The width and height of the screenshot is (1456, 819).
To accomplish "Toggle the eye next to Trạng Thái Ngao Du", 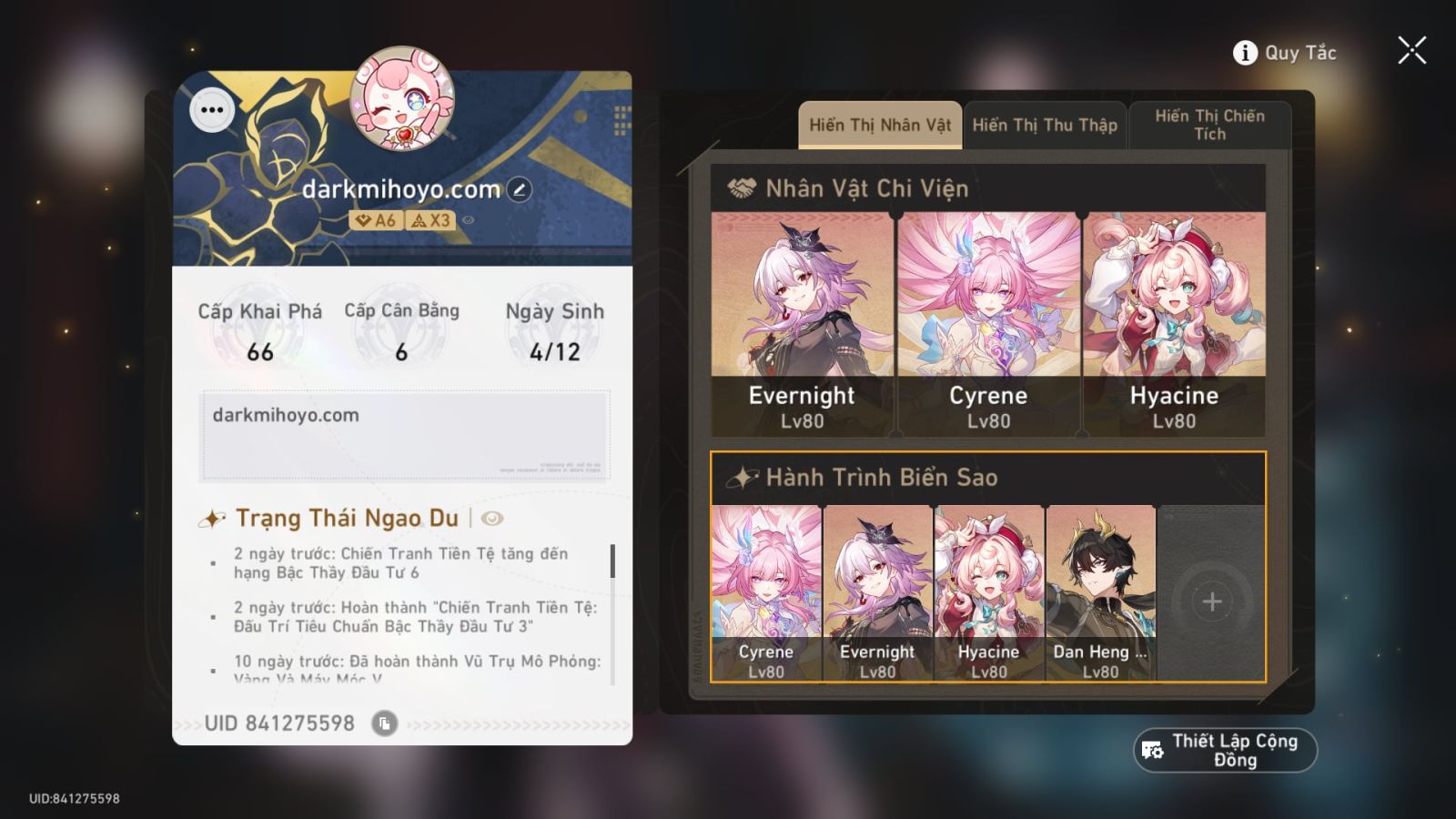I will coord(490,518).
